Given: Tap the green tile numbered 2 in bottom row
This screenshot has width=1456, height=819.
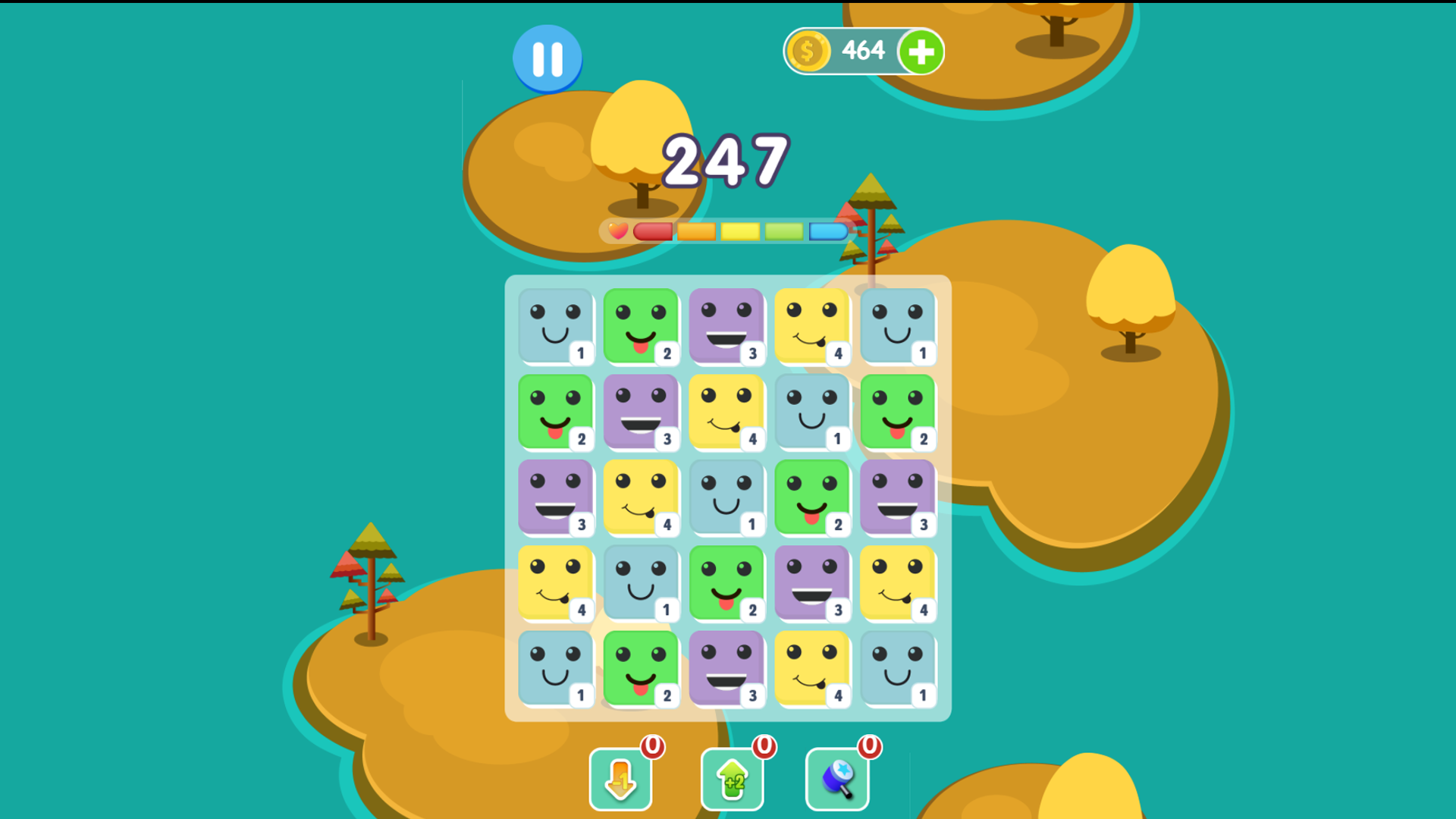Looking at the screenshot, I should point(642,670).
